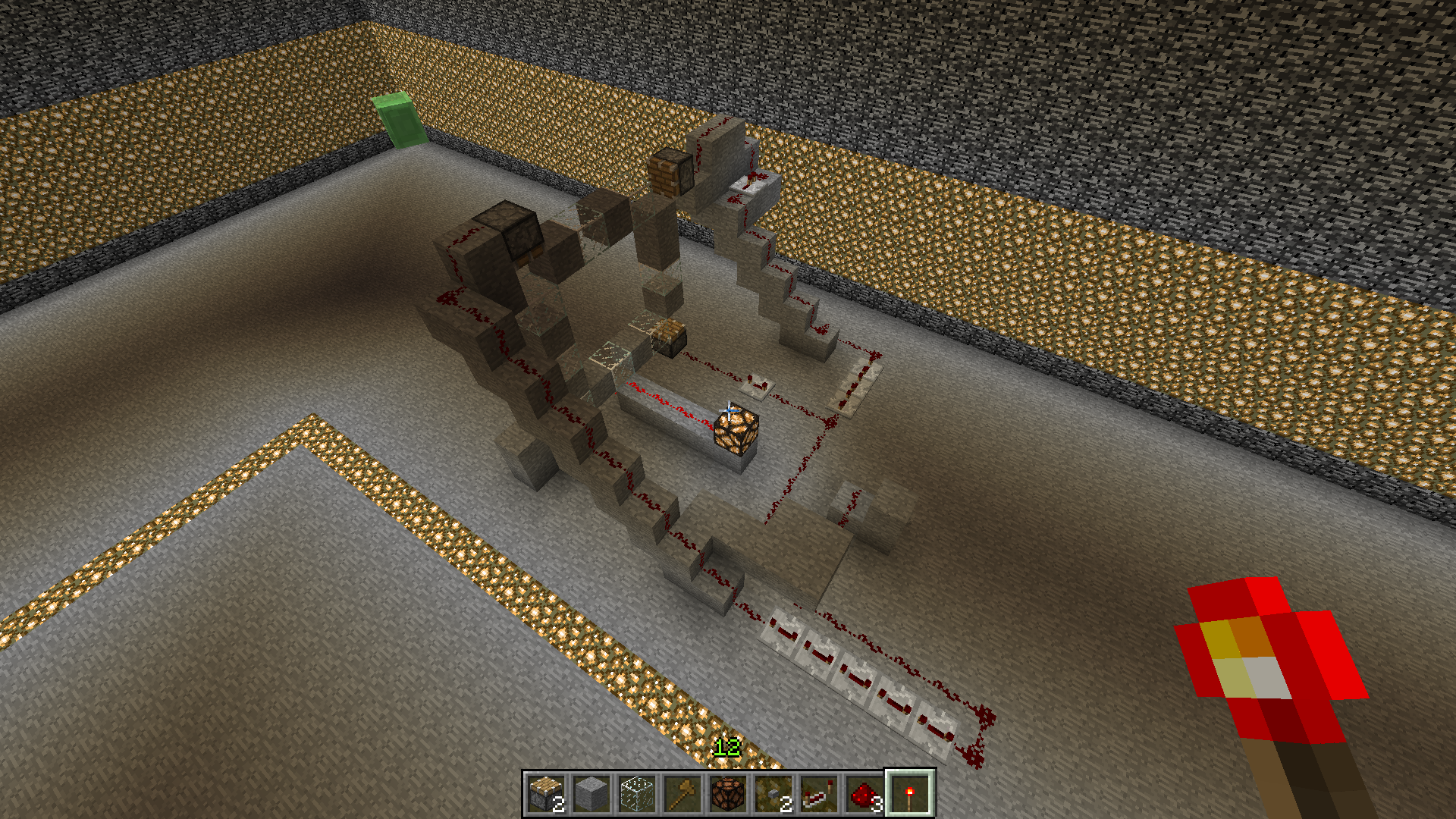The height and width of the screenshot is (819, 1456).
Task: Choose the stone block slot
Action: pyautogui.click(x=591, y=794)
